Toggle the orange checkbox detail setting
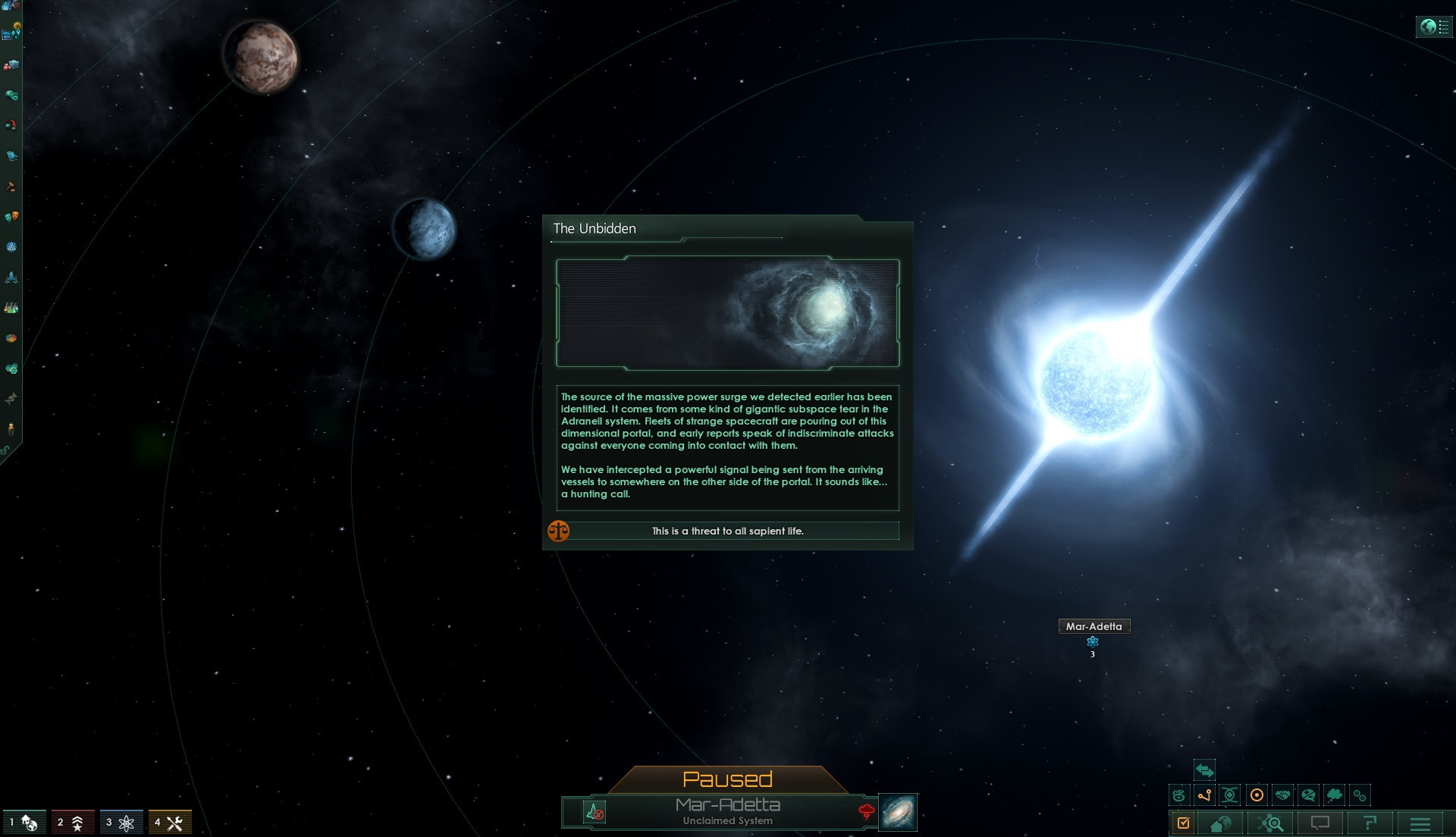1456x837 pixels. click(x=1183, y=823)
